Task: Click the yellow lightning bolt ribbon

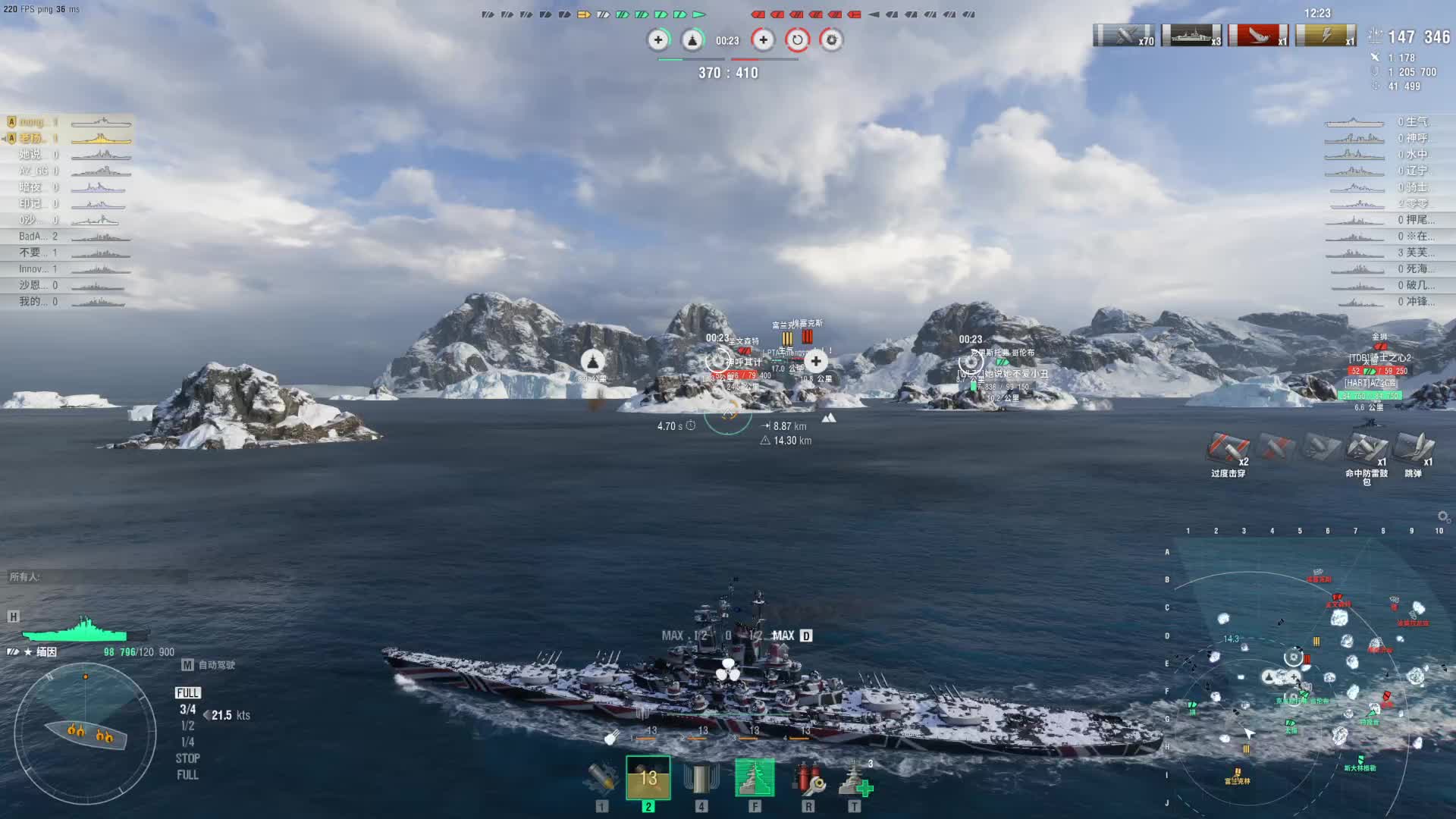Action: (x=1326, y=36)
